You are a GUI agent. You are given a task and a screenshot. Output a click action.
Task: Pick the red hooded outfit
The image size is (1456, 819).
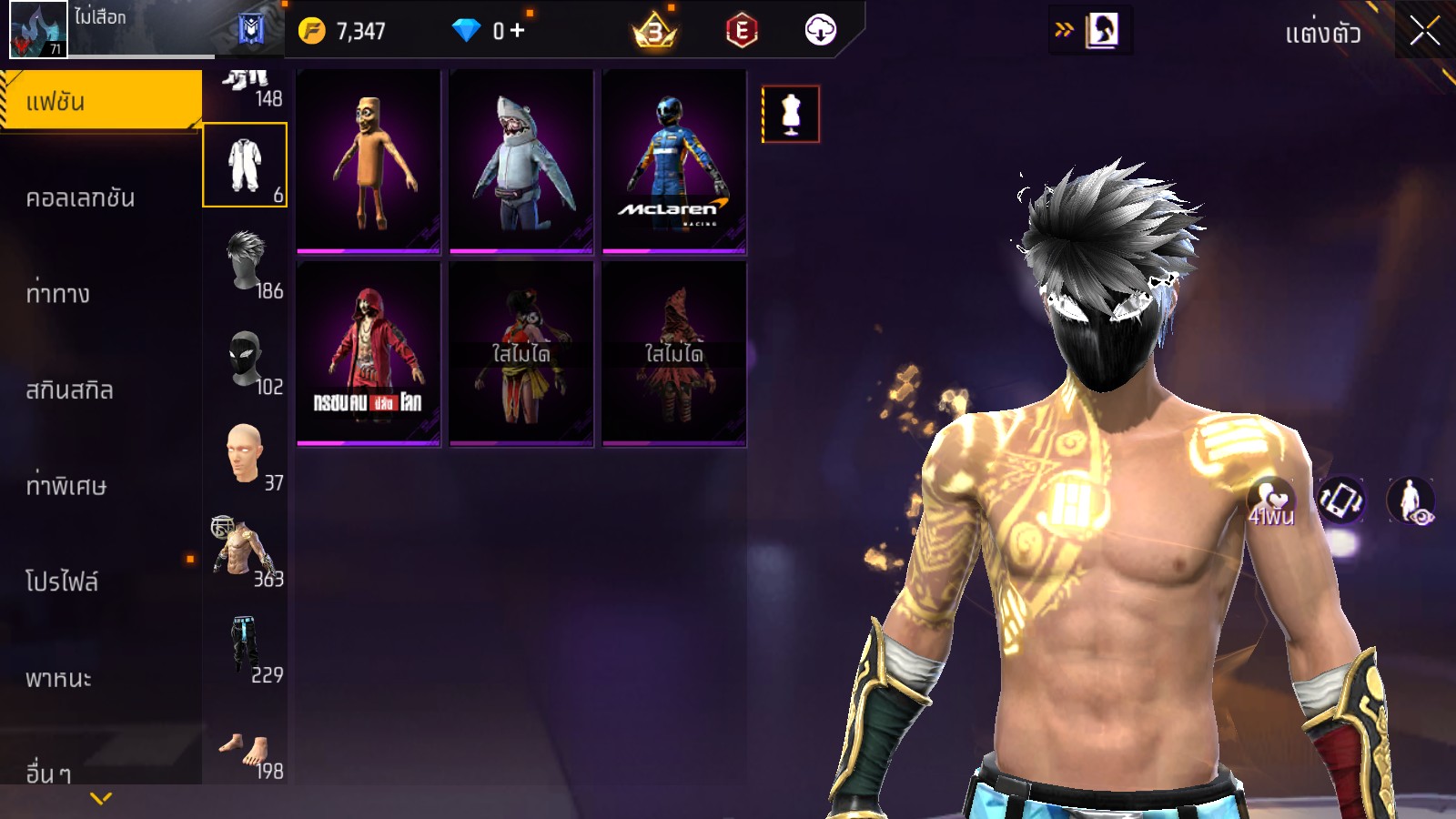coord(369,354)
